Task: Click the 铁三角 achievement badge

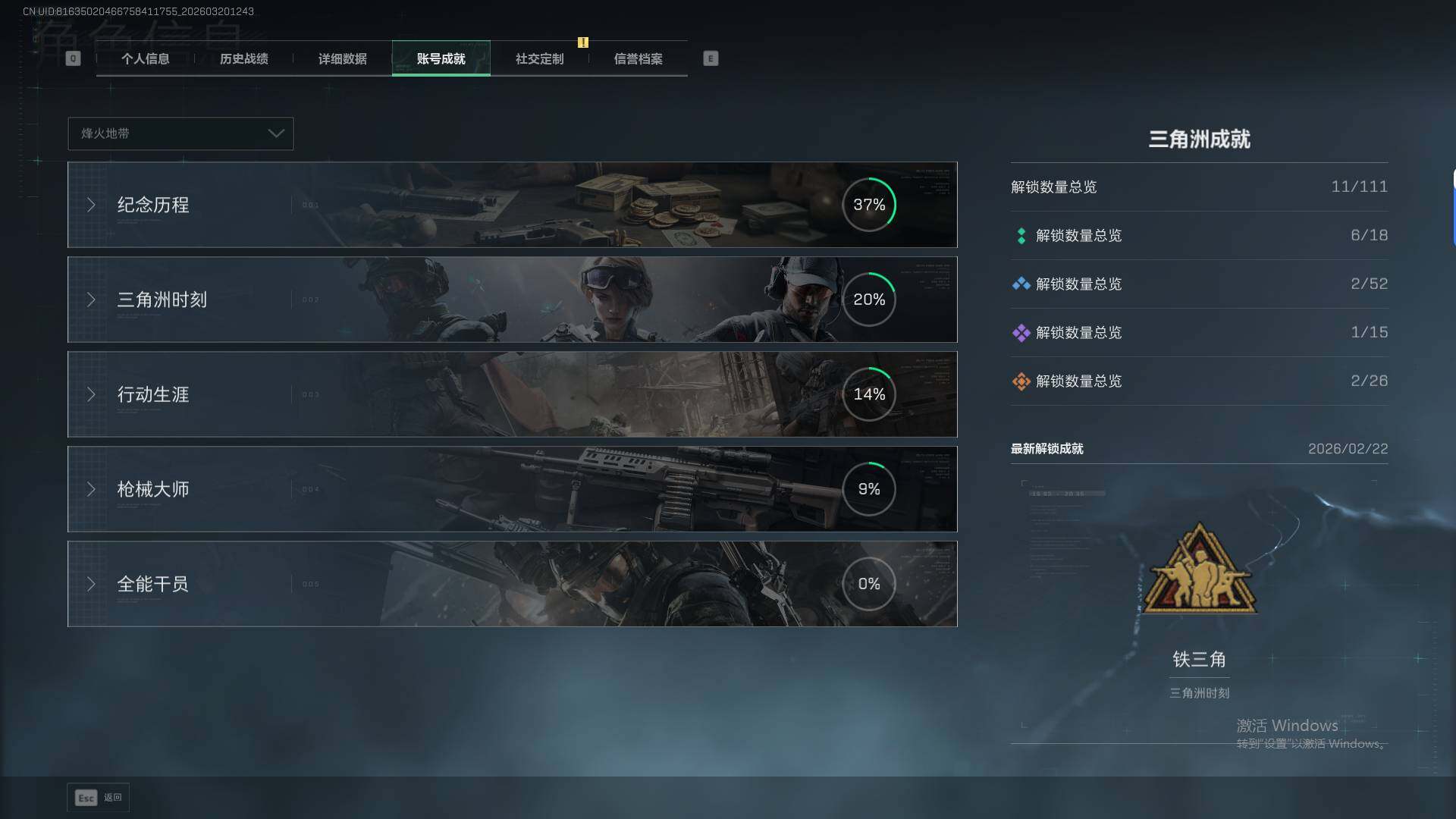Action: pyautogui.click(x=1199, y=570)
